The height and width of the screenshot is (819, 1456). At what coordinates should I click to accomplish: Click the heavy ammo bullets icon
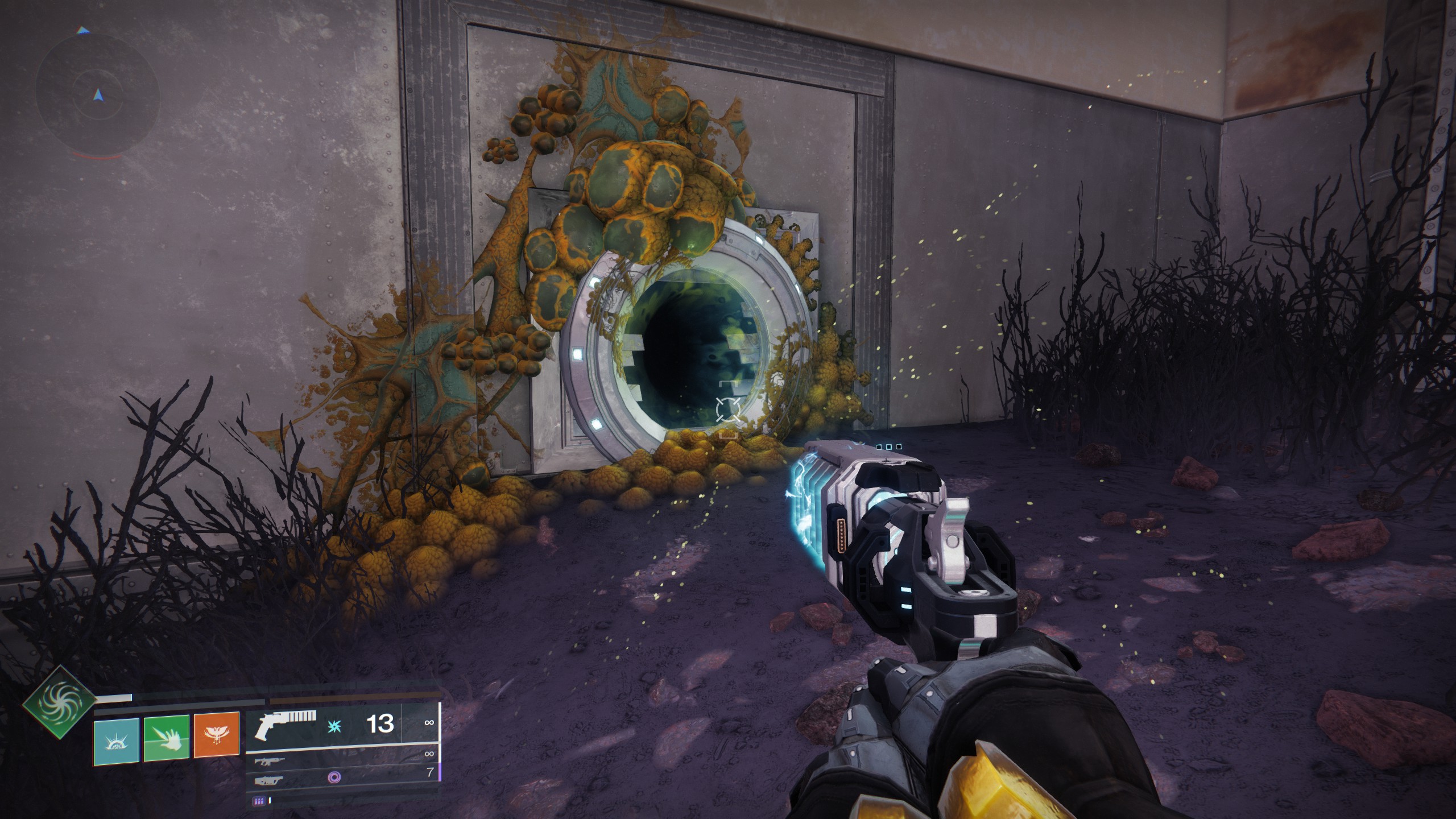260,800
